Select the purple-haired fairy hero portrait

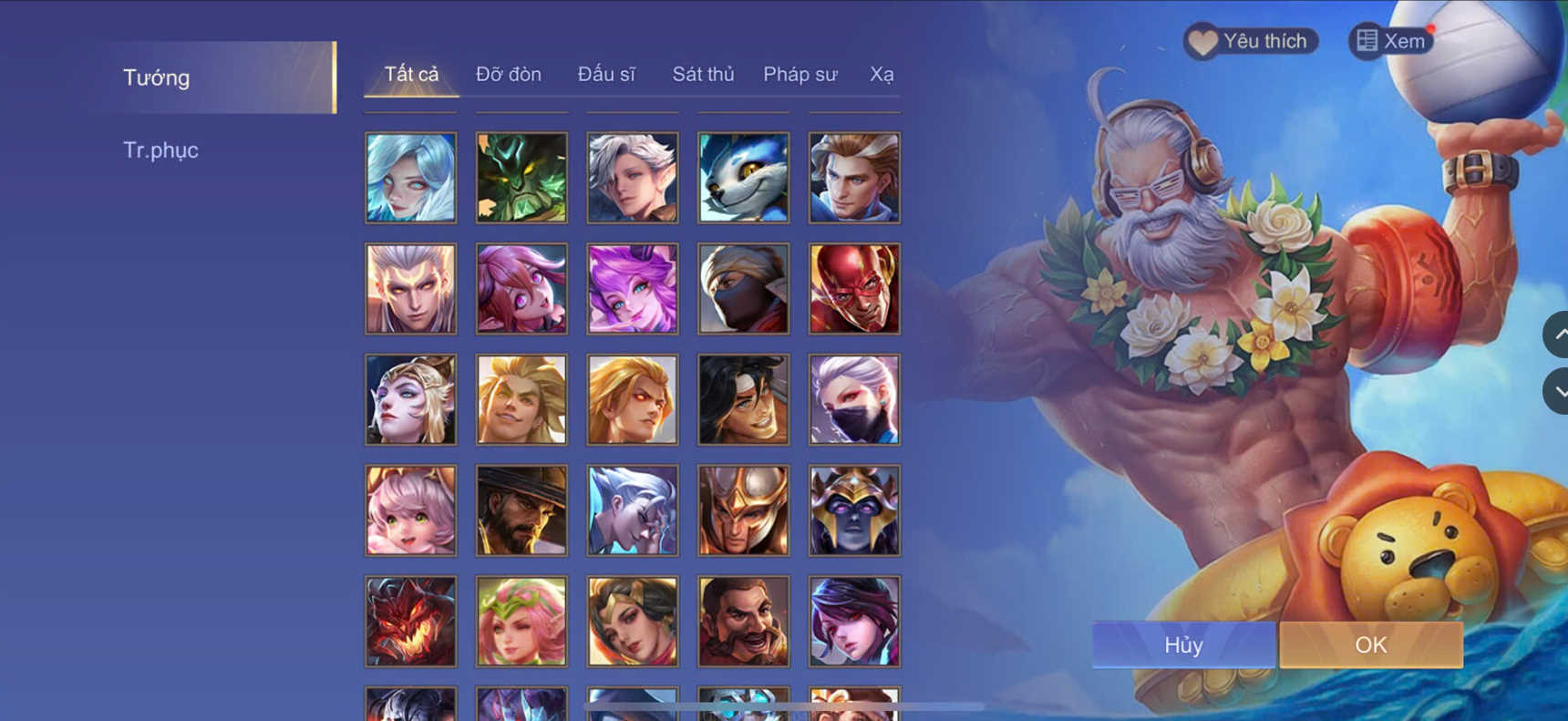632,289
